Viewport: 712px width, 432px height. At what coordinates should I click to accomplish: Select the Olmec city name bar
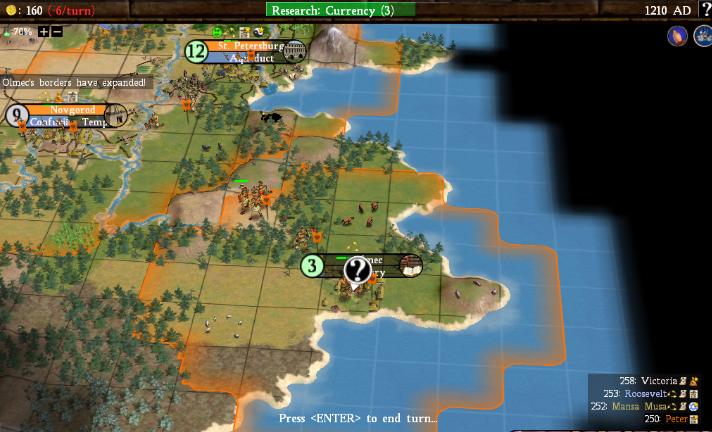click(x=370, y=265)
